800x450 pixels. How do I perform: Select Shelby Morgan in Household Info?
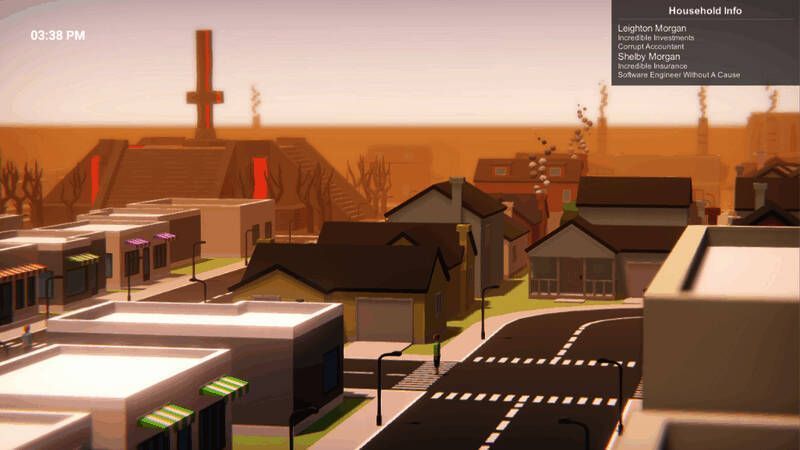(x=648, y=57)
